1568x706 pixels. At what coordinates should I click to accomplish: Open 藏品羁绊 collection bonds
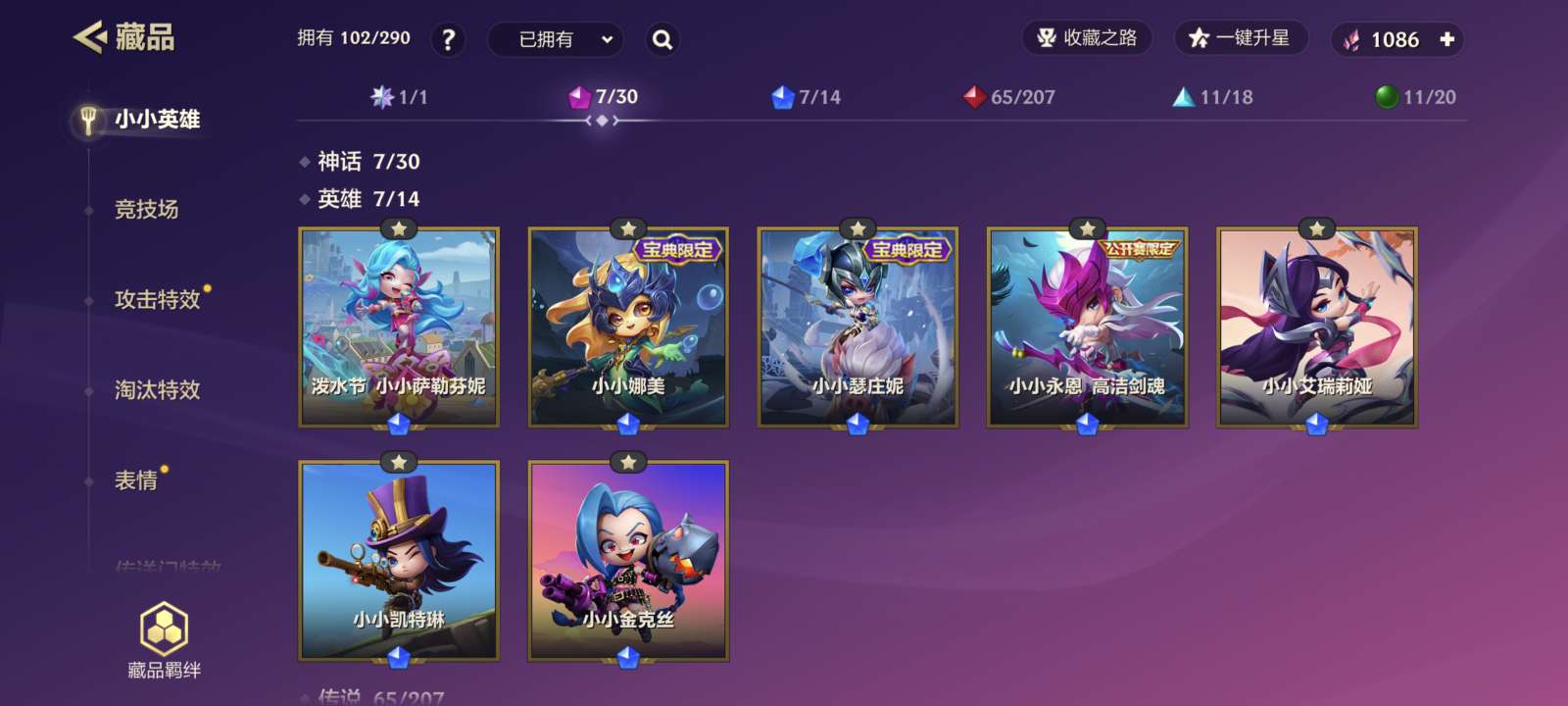pos(164,641)
